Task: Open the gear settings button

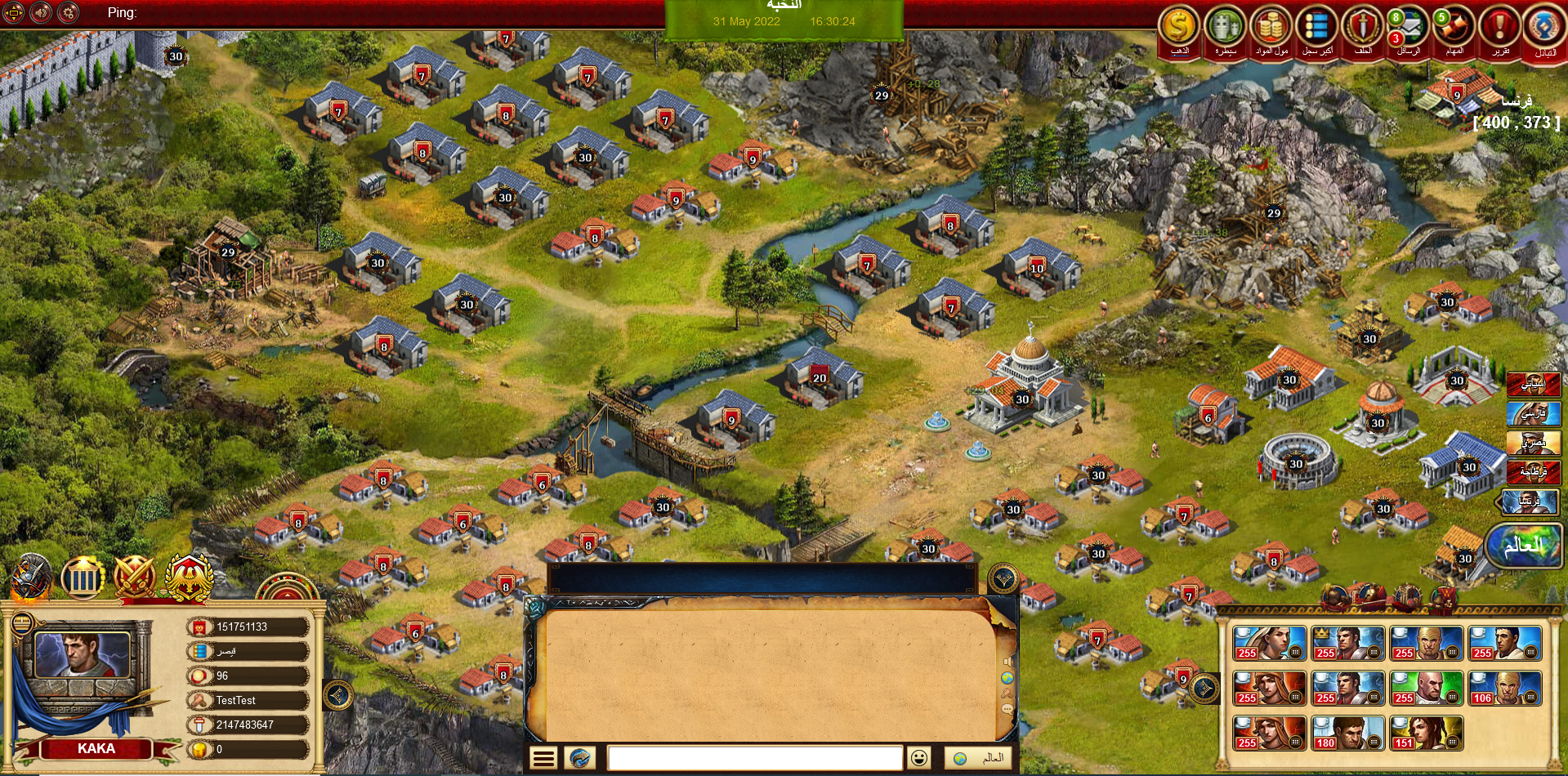Action: tap(69, 12)
